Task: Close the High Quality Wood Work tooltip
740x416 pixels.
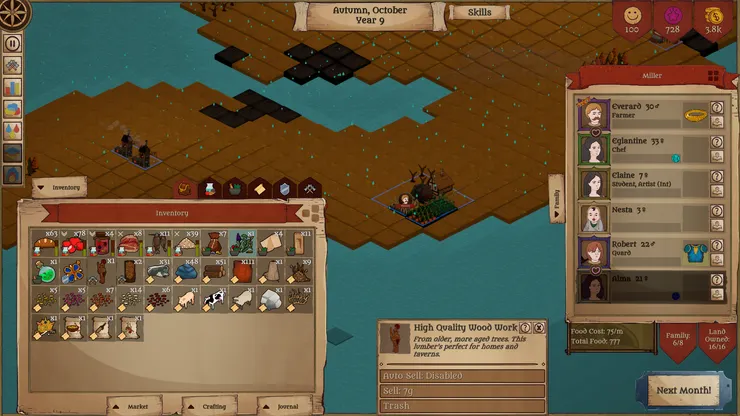Action: 539,327
